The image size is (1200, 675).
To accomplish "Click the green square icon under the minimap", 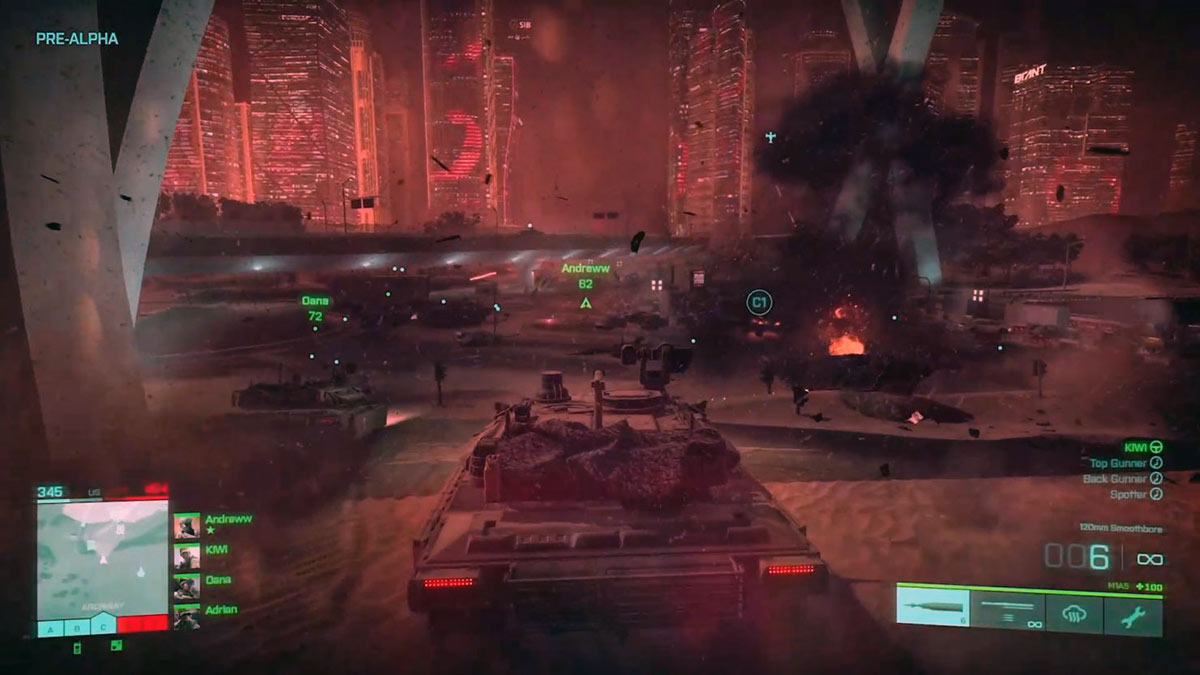I will 116,646.
